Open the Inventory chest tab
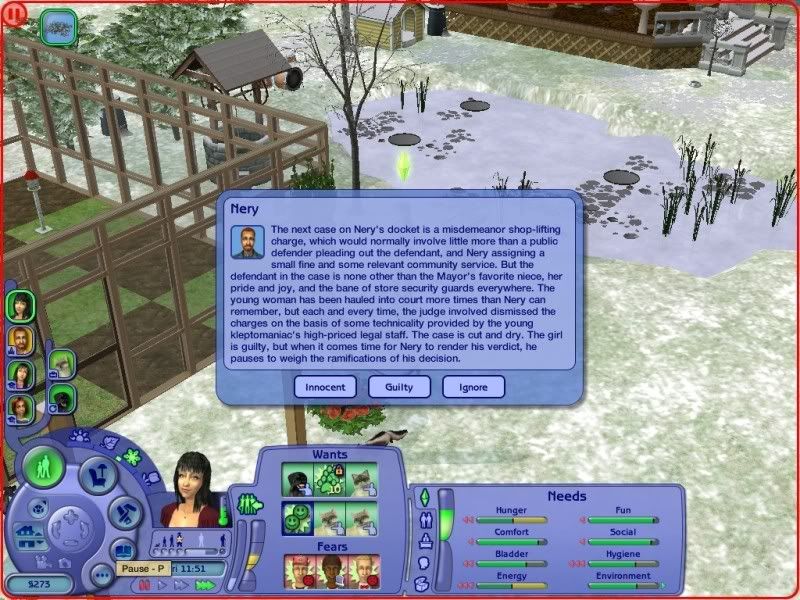 [x=420, y=585]
